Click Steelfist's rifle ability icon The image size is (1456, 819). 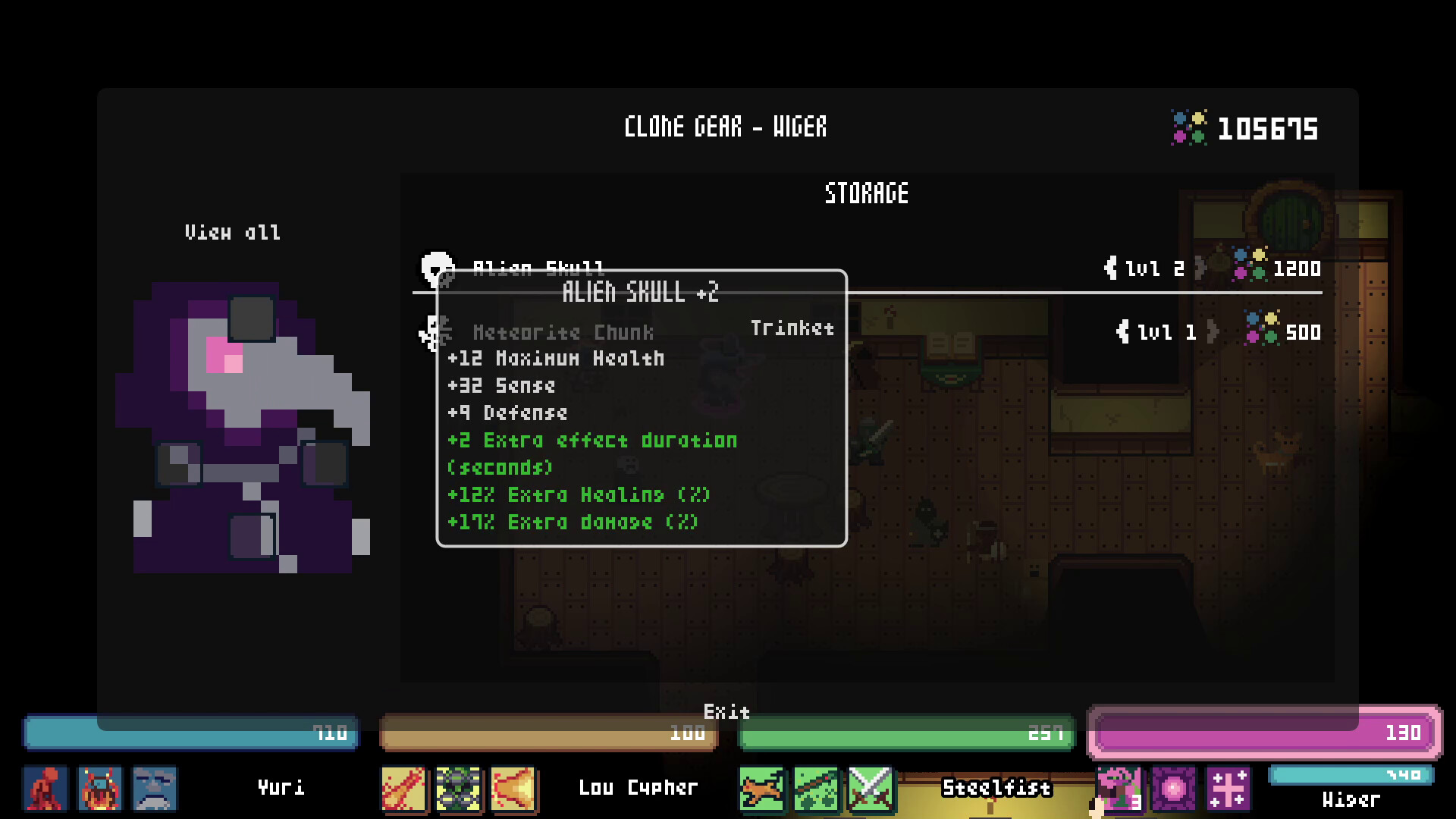coord(816,790)
